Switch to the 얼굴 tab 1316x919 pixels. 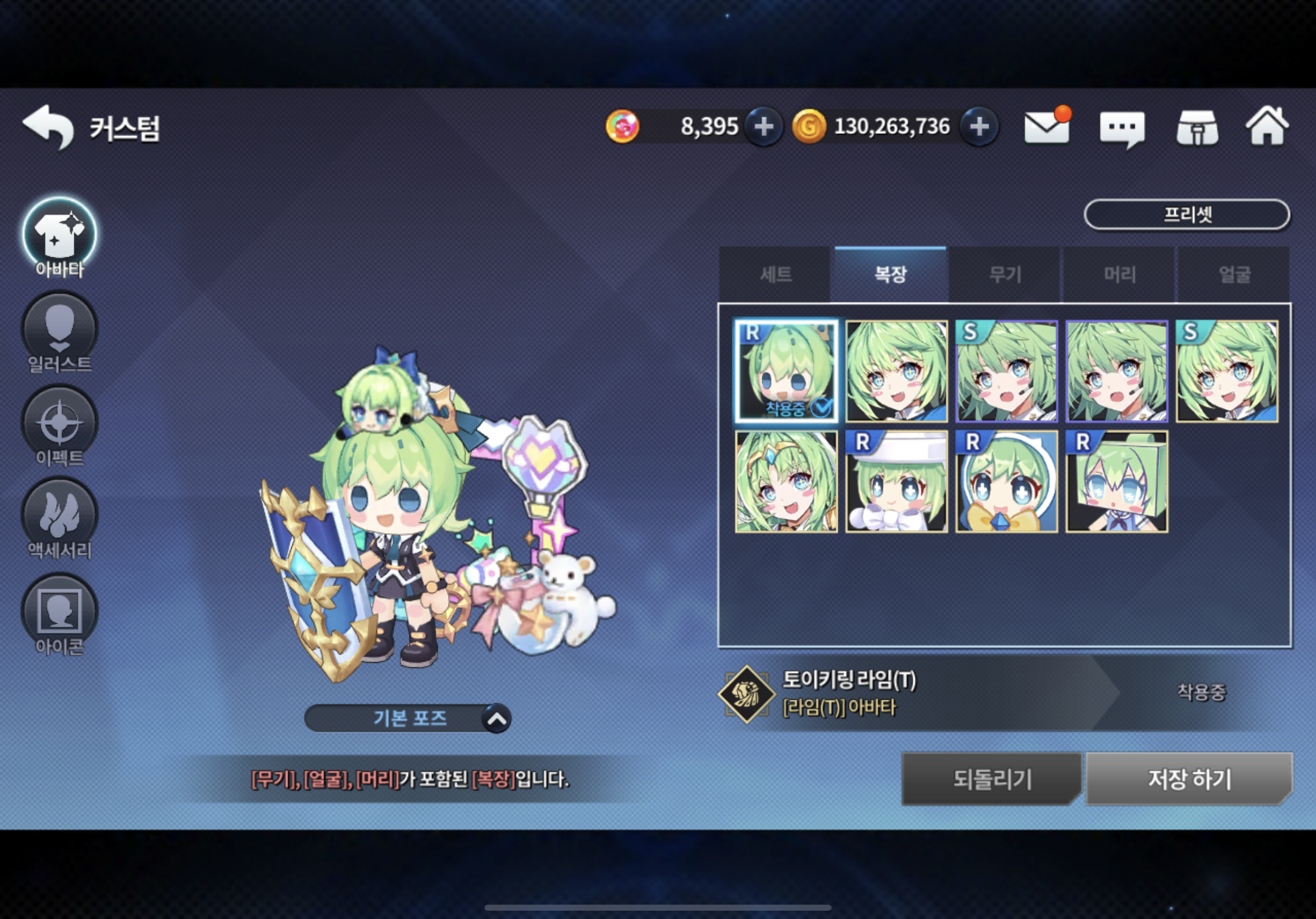click(x=1234, y=275)
